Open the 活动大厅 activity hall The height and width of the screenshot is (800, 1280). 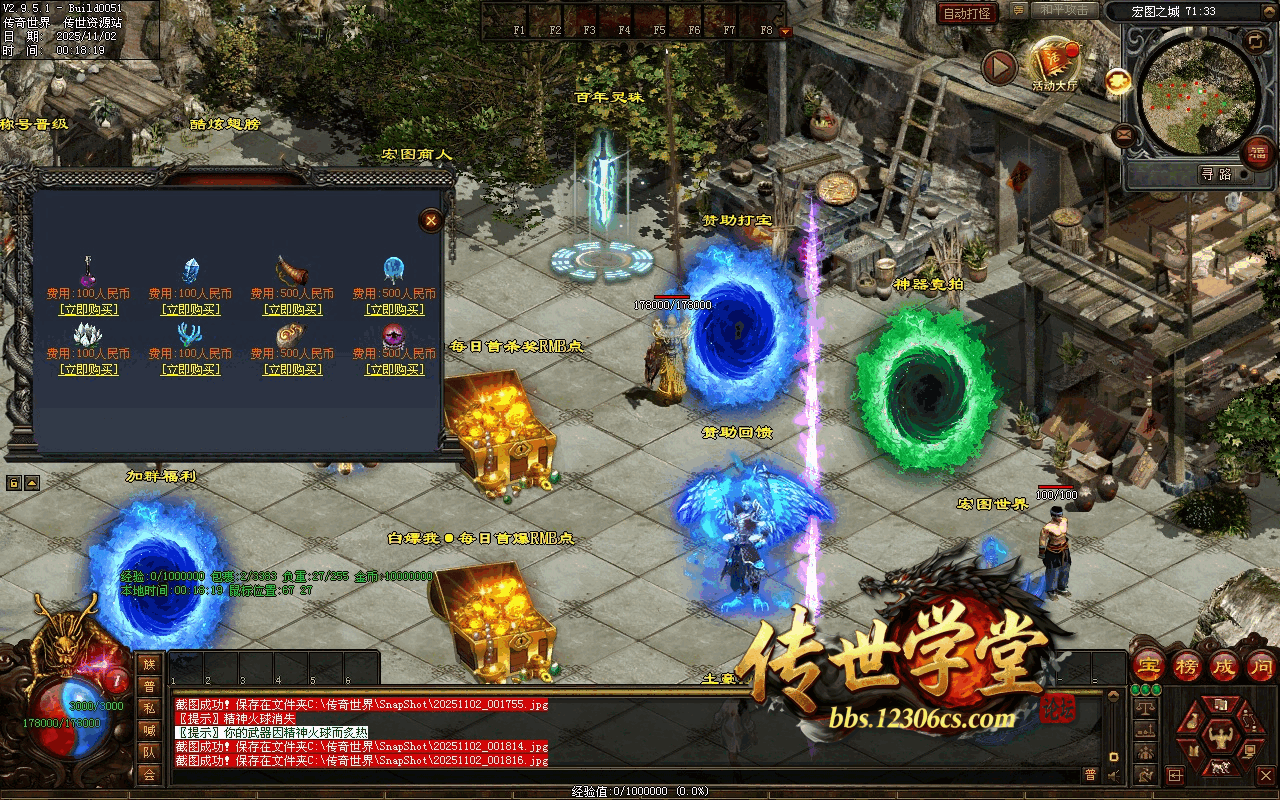point(1055,64)
